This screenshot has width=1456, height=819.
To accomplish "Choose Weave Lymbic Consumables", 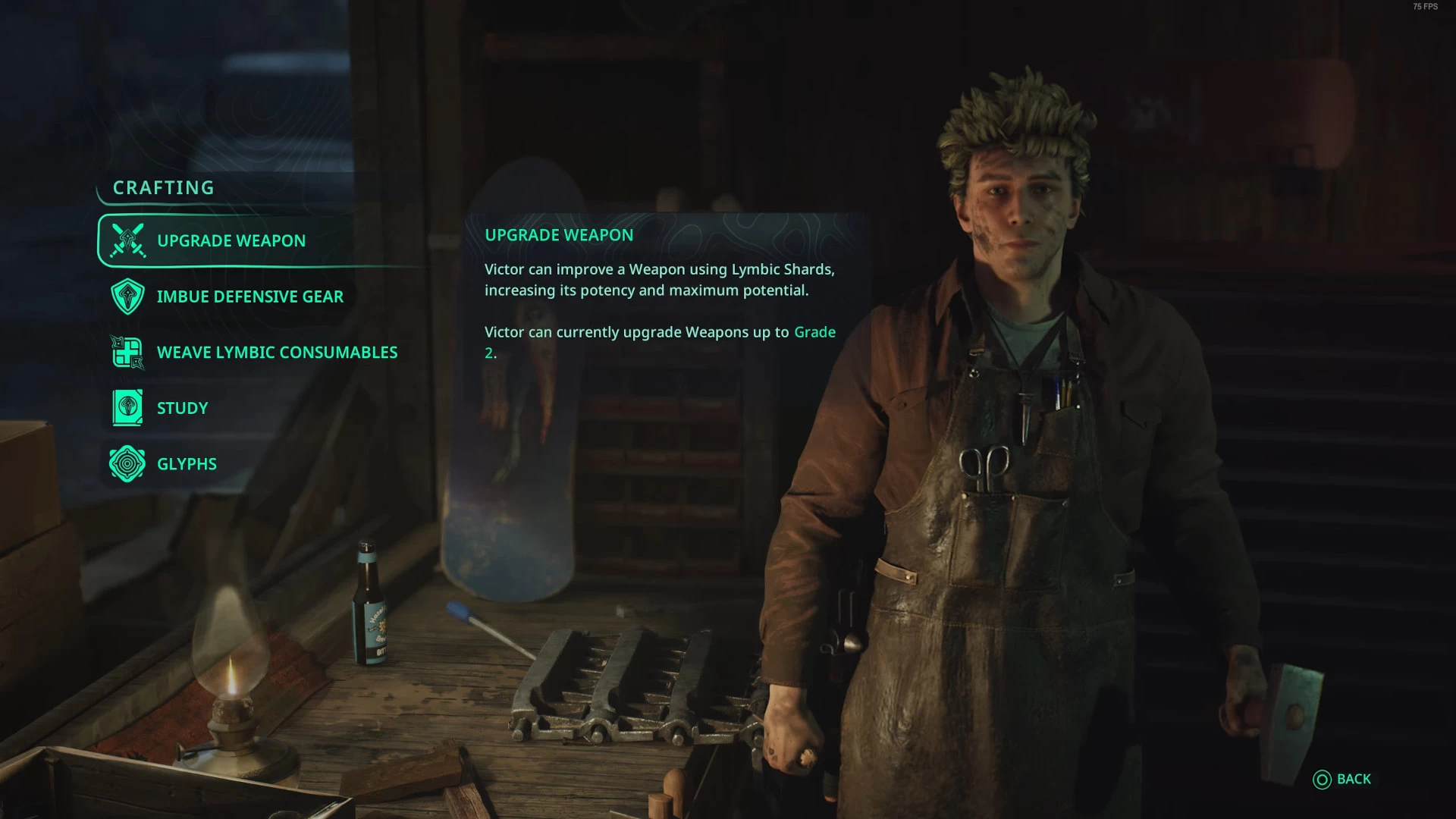I will pyautogui.click(x=276, y=353).
